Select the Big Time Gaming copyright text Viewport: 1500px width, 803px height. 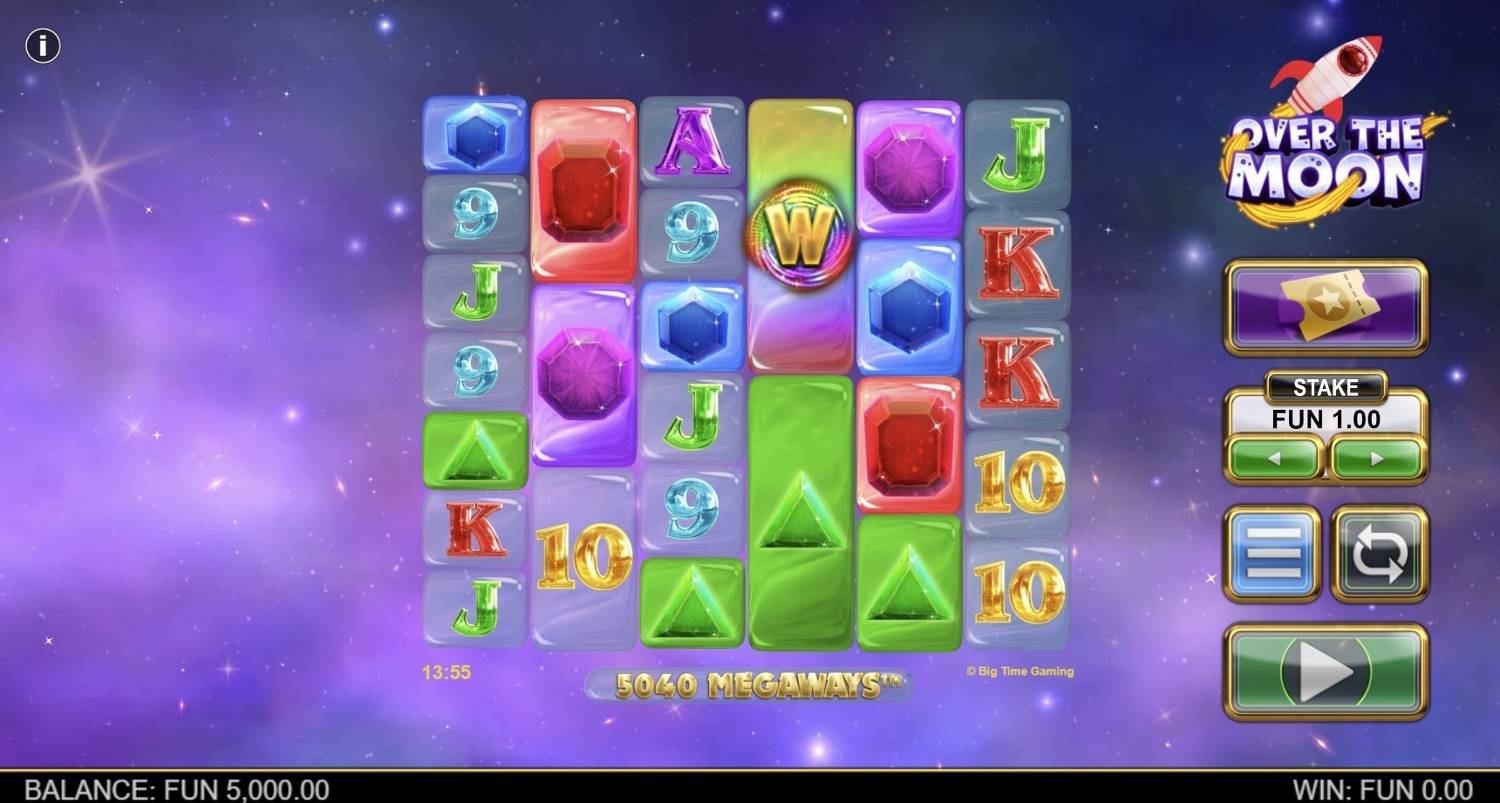[x=1020, y=671]
